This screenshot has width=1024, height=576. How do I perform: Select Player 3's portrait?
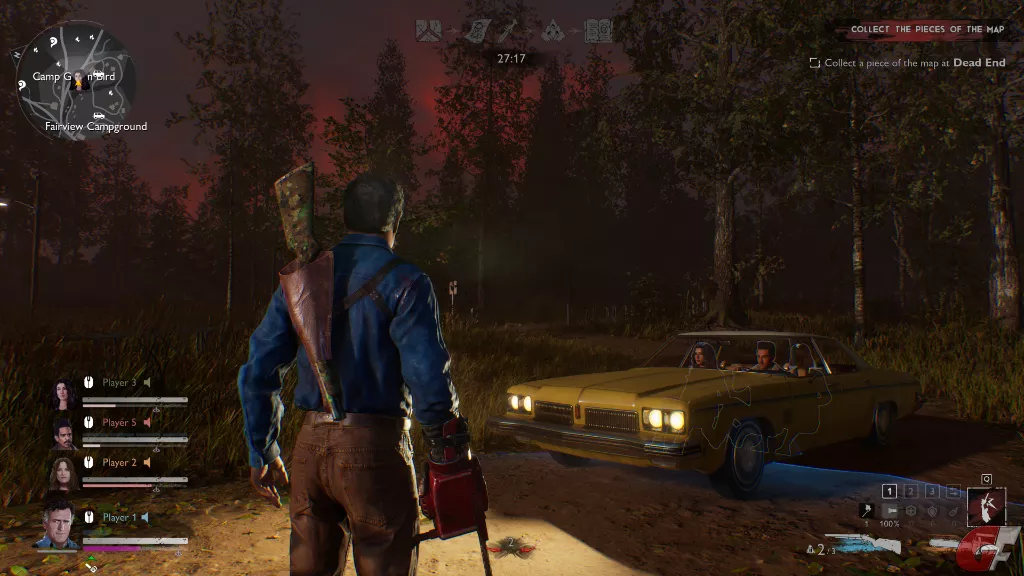[x=64, y=394]
